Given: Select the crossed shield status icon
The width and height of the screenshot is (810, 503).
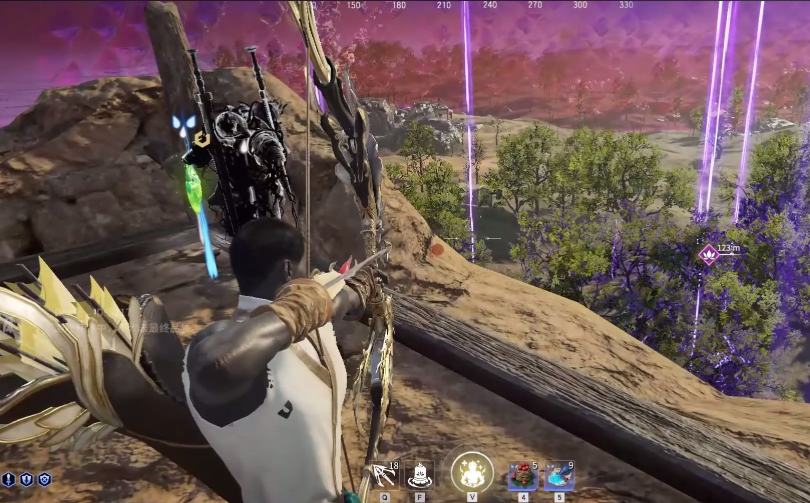Looking at the screenshot, I should coord(43,480).
